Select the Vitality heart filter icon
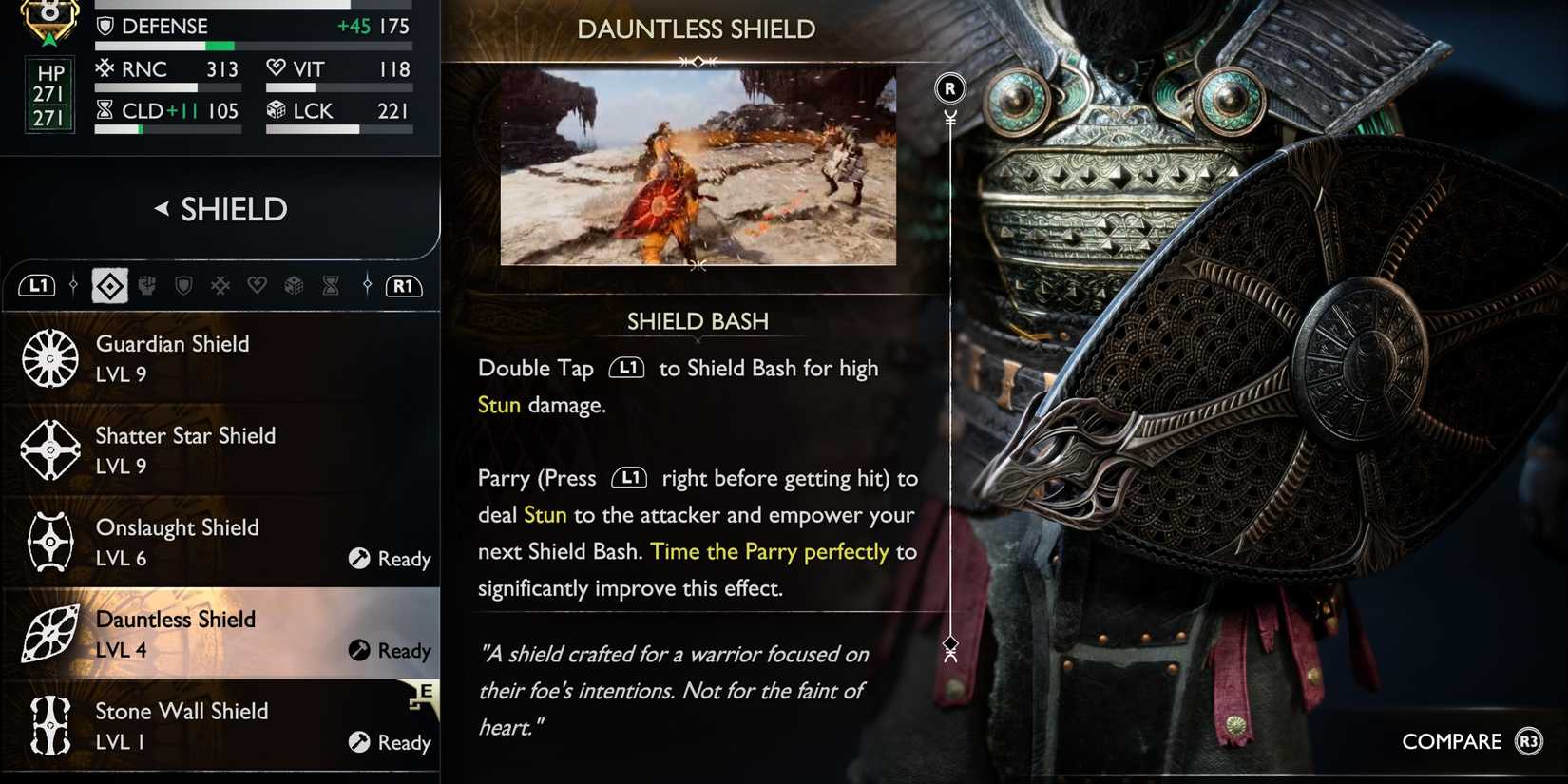Image resolution: width=1568 pixels, height=784 pixels. (258, 285)
